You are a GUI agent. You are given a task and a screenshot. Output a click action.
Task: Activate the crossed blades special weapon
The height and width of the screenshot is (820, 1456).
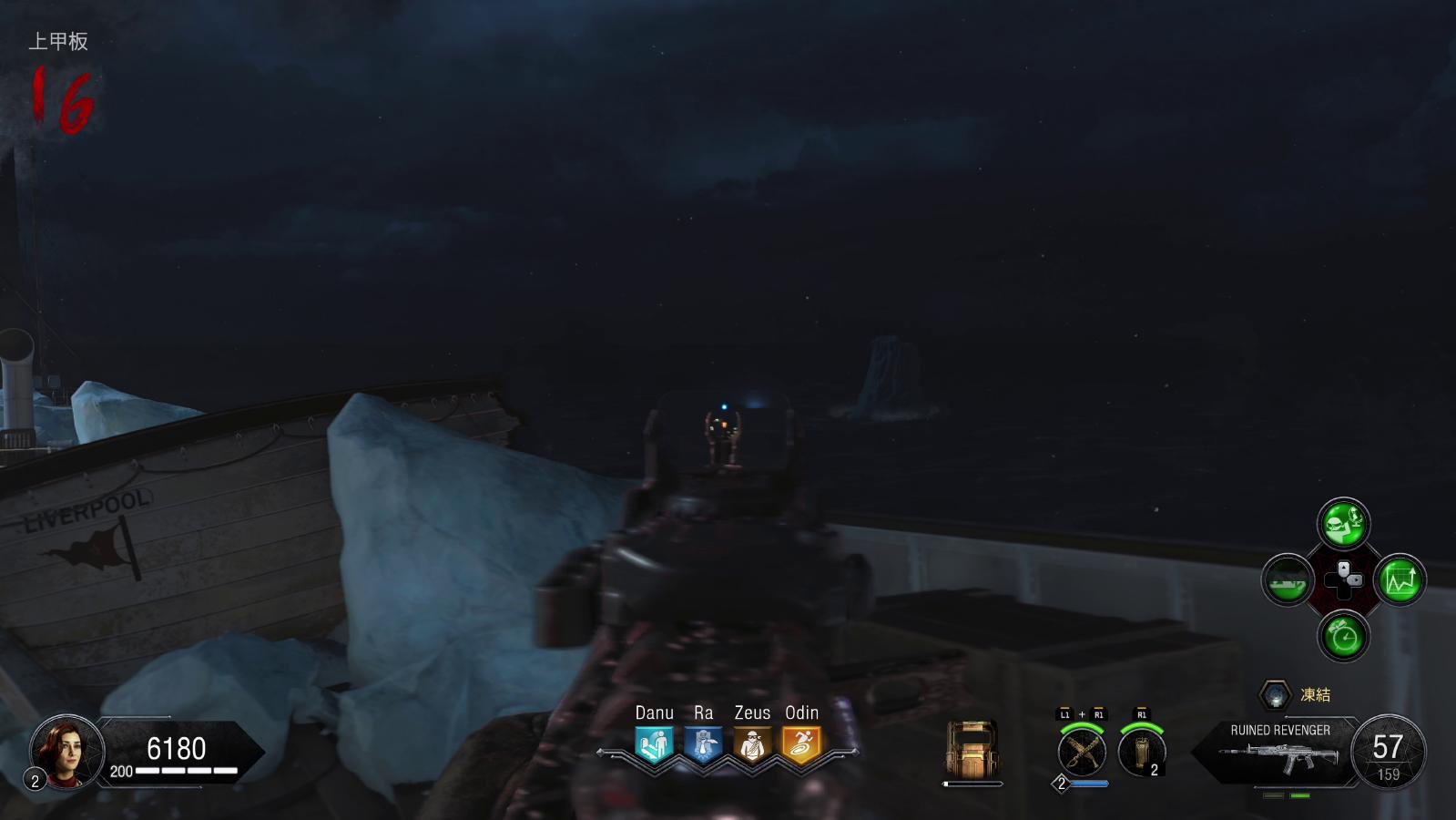pyautogui.click(x=1082, y=753)
